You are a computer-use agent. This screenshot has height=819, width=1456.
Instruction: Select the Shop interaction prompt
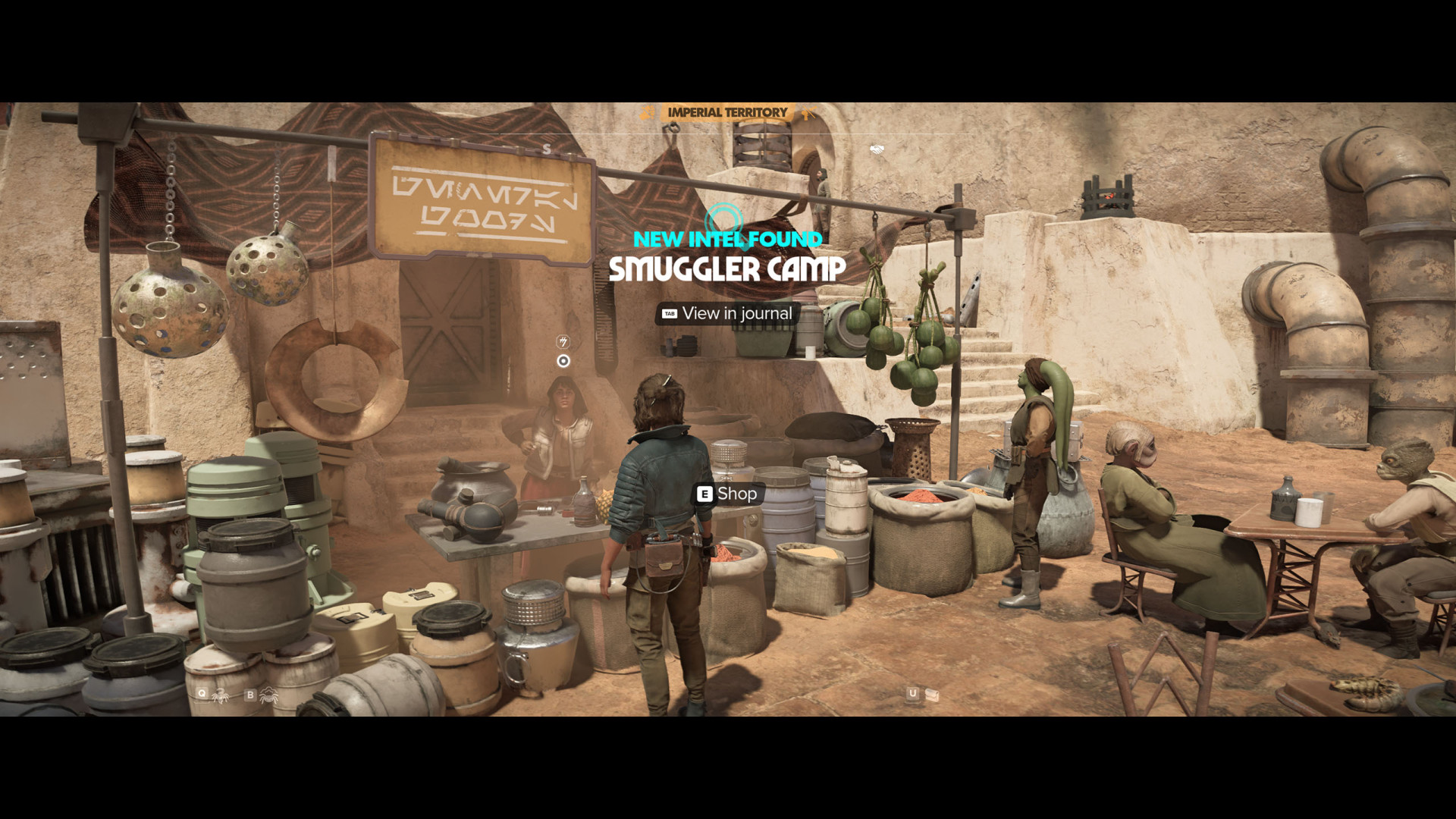point(727,494)
